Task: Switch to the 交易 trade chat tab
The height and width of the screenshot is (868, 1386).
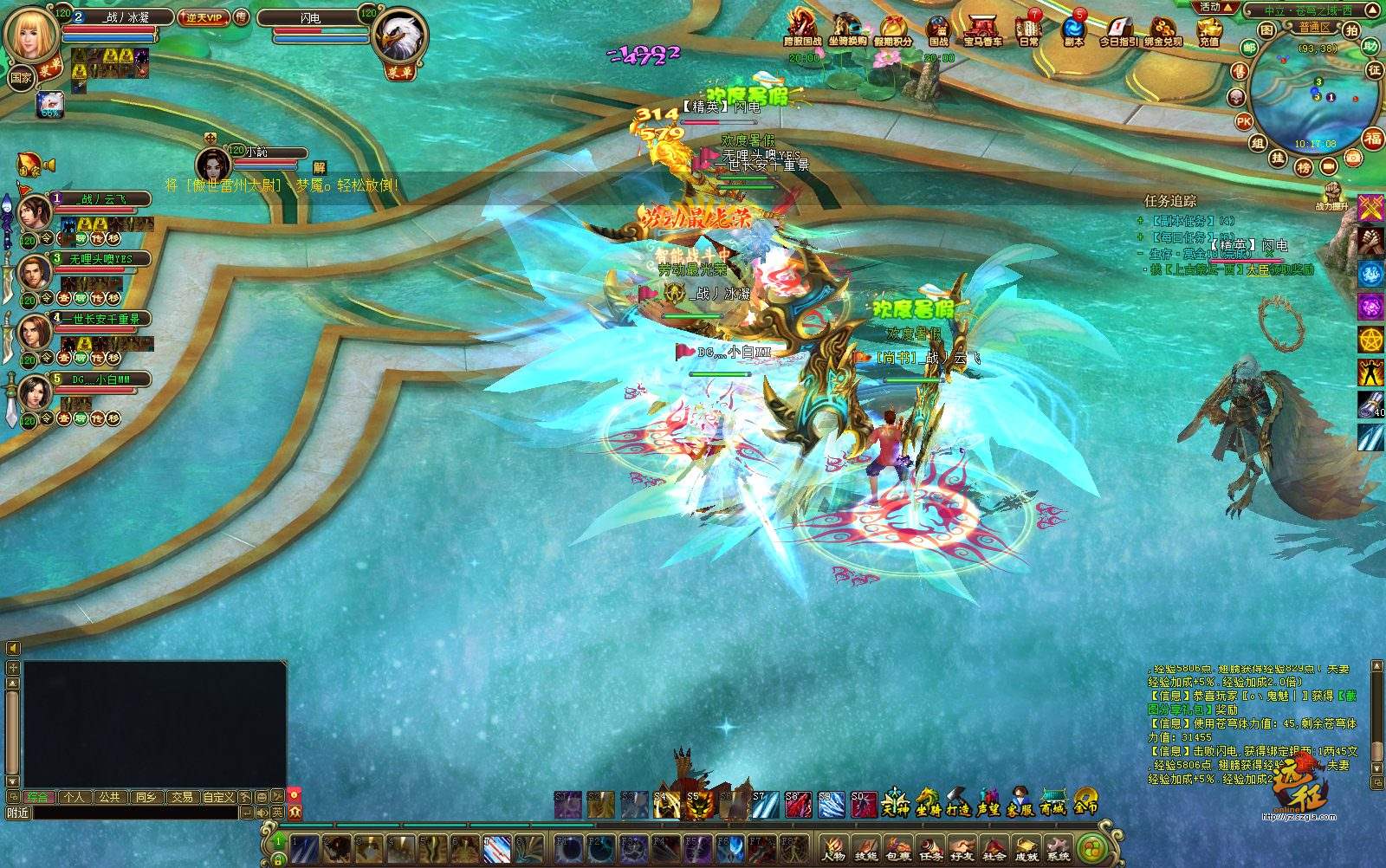Action: 182,797
